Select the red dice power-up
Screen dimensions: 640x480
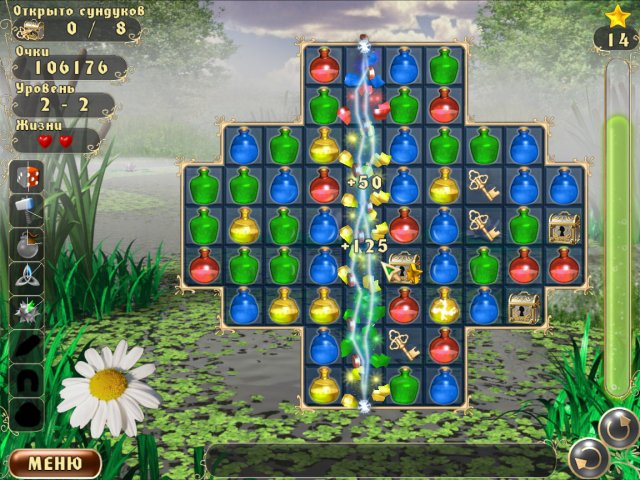tap(26, 178)
